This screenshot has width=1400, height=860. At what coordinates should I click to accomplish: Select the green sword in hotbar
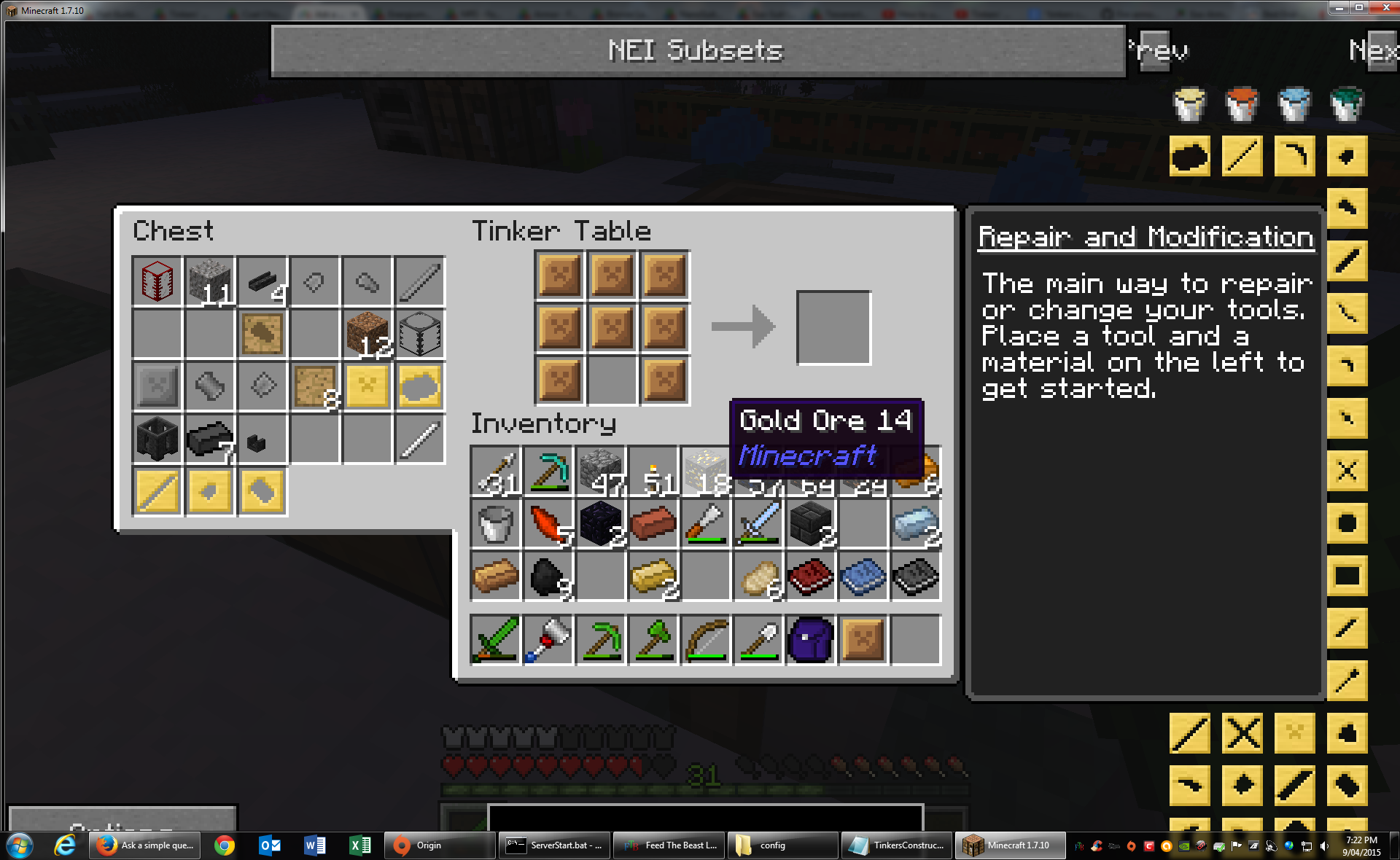point(495,640)
